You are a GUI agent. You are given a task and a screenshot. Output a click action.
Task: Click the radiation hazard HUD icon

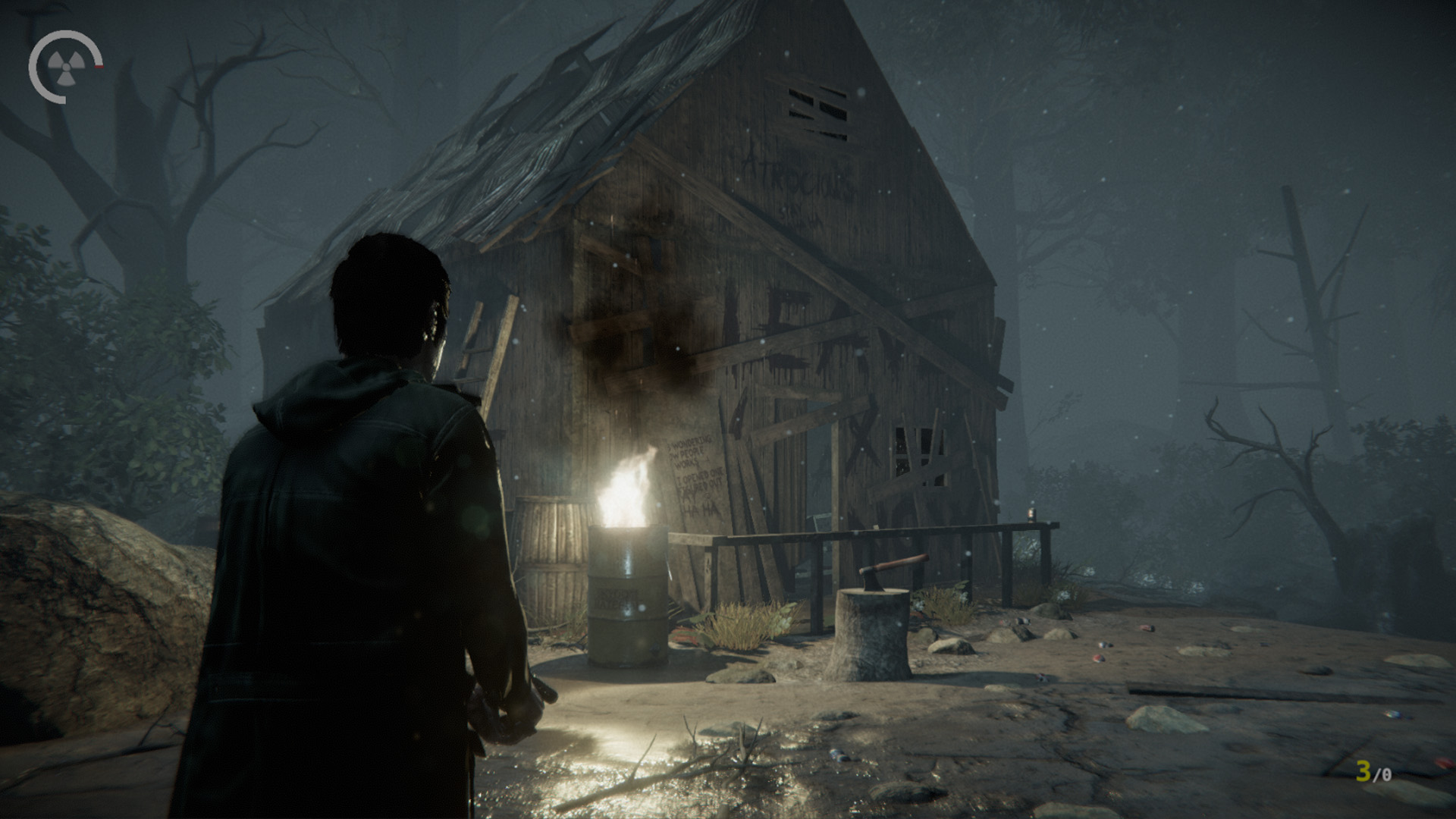click(x=67, y=66)
